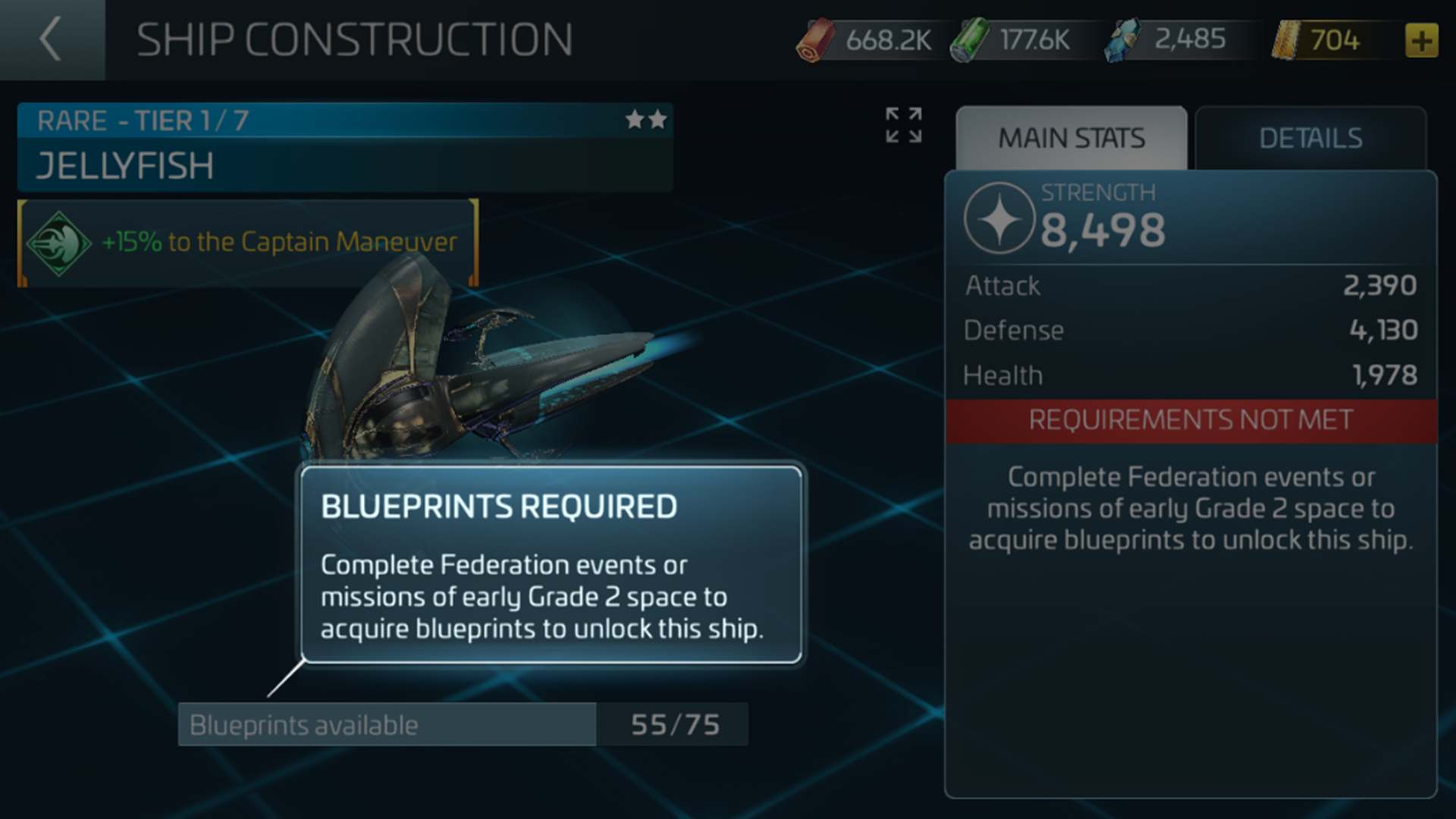Click the two-star rarity icon
1456x819 pixels.
click(645, 120)
